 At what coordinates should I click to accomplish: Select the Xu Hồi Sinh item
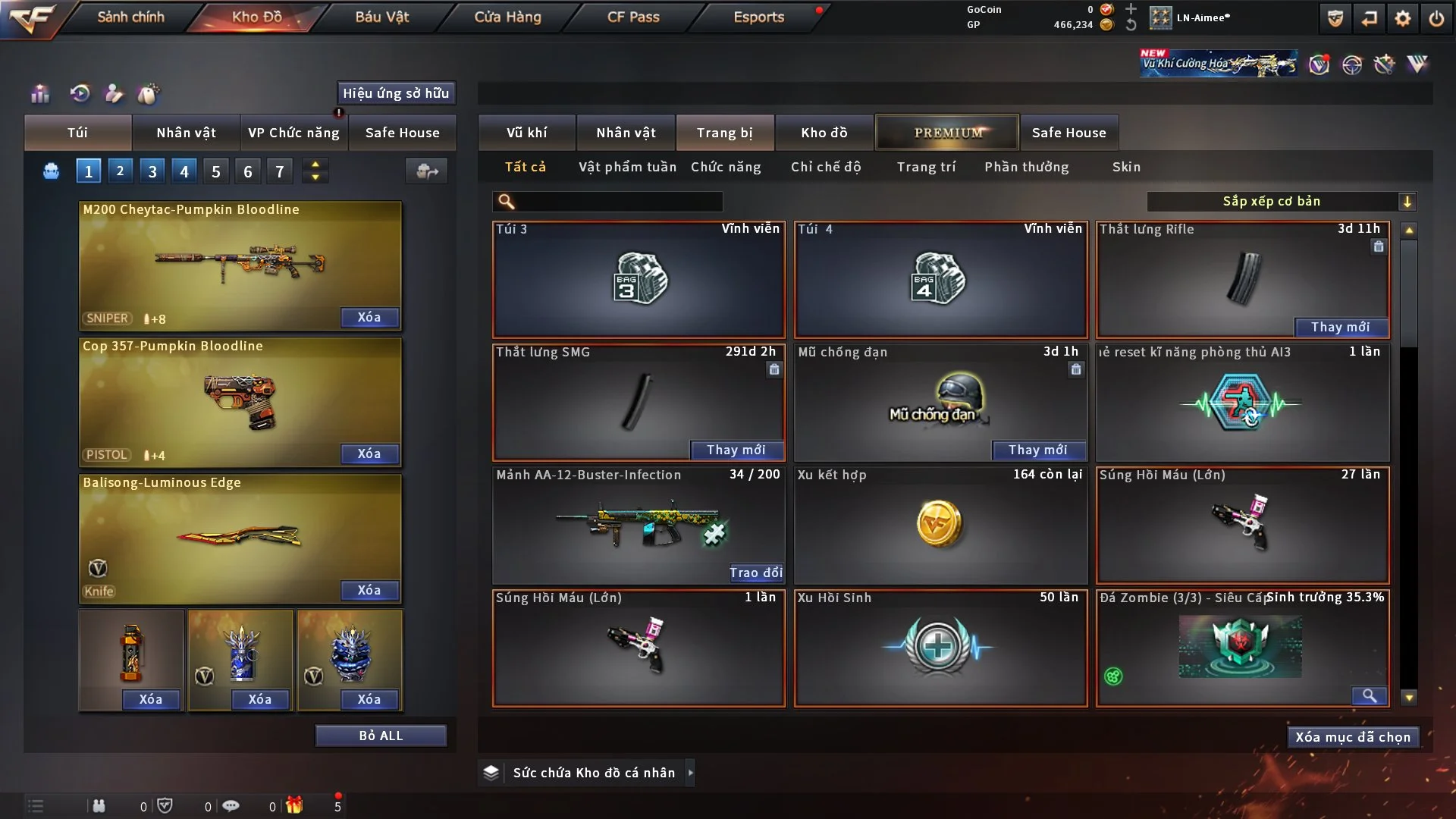coord(940,648)
